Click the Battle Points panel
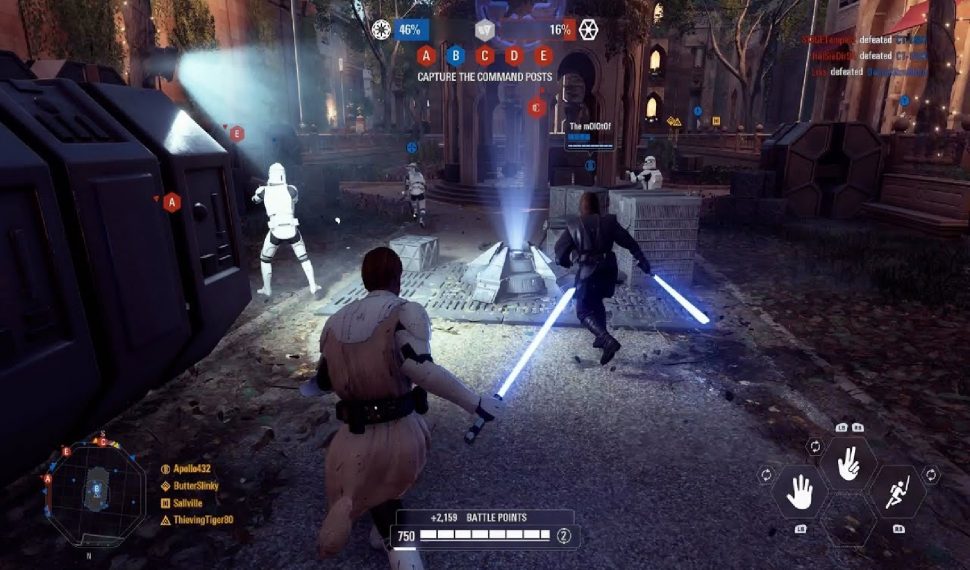 coord(486,529)
